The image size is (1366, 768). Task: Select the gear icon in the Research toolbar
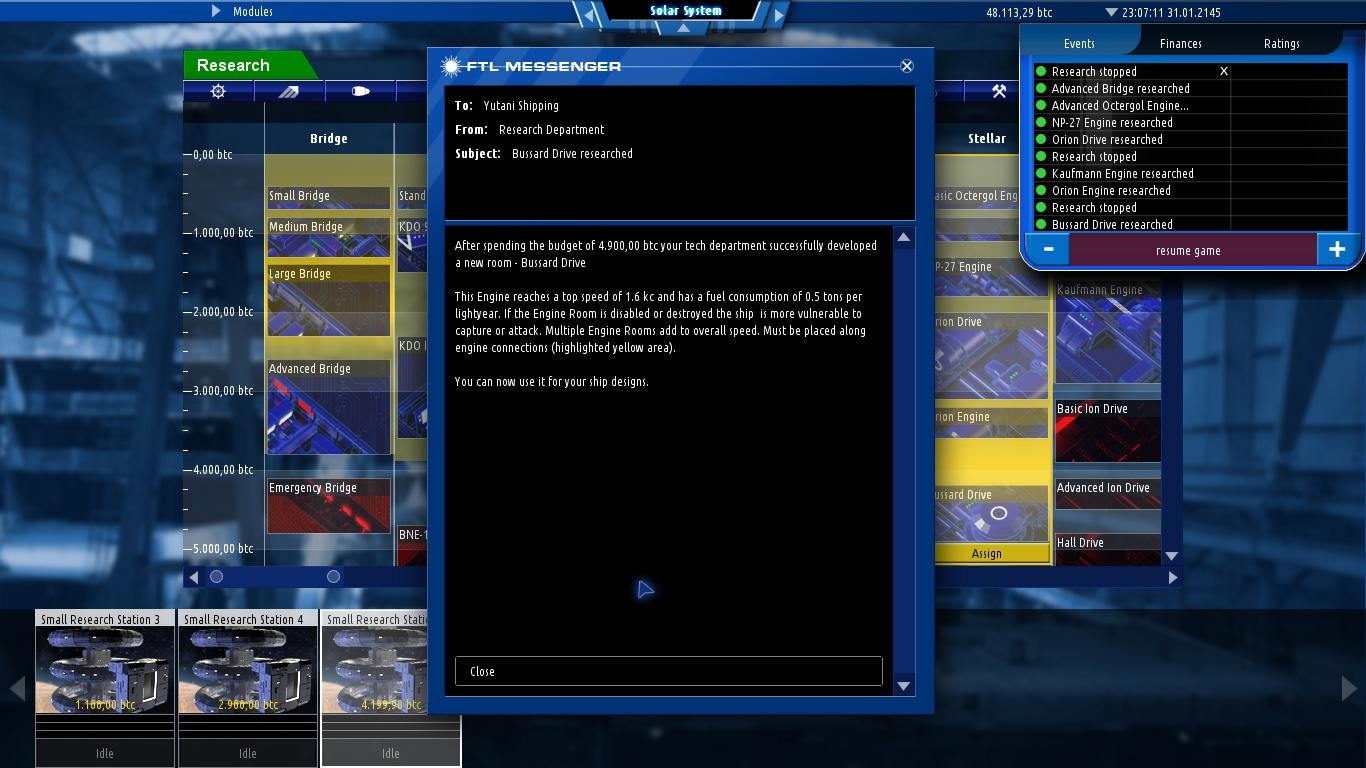[x=219, y=90]
